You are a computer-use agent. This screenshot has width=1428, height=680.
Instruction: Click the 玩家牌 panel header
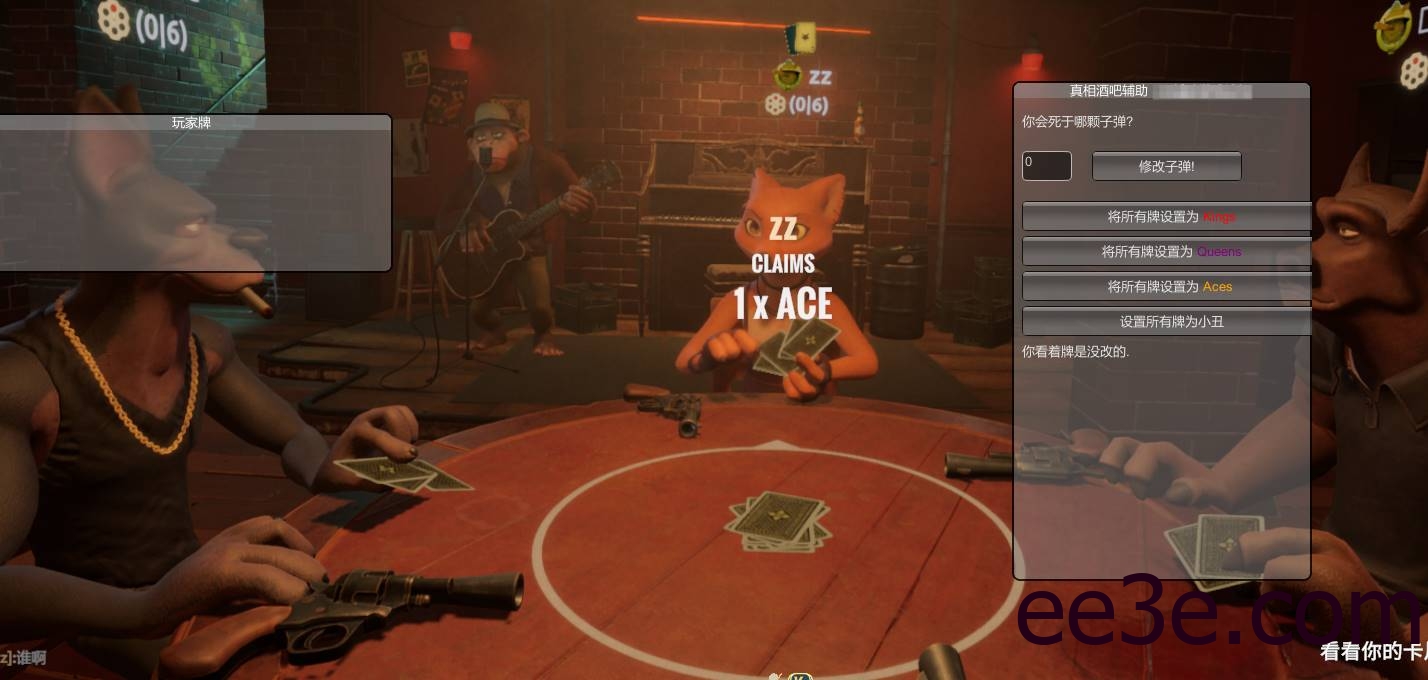[191, 123]
